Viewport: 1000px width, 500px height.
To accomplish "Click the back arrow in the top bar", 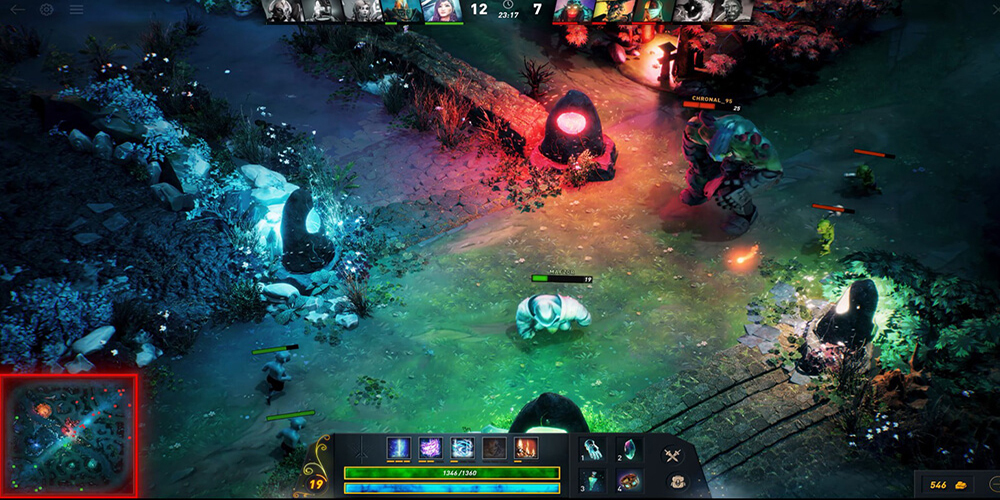I will [x=18, y=9].
